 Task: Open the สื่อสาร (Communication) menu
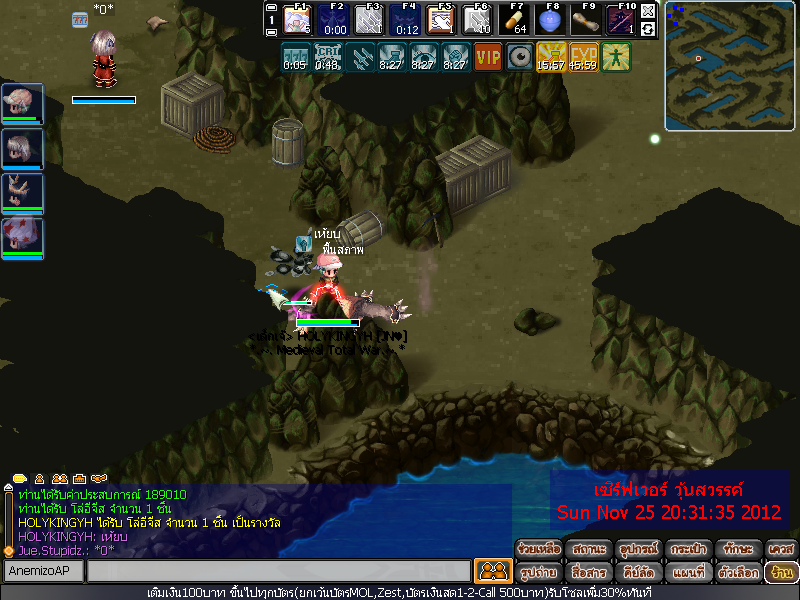(x=588, y=573)
